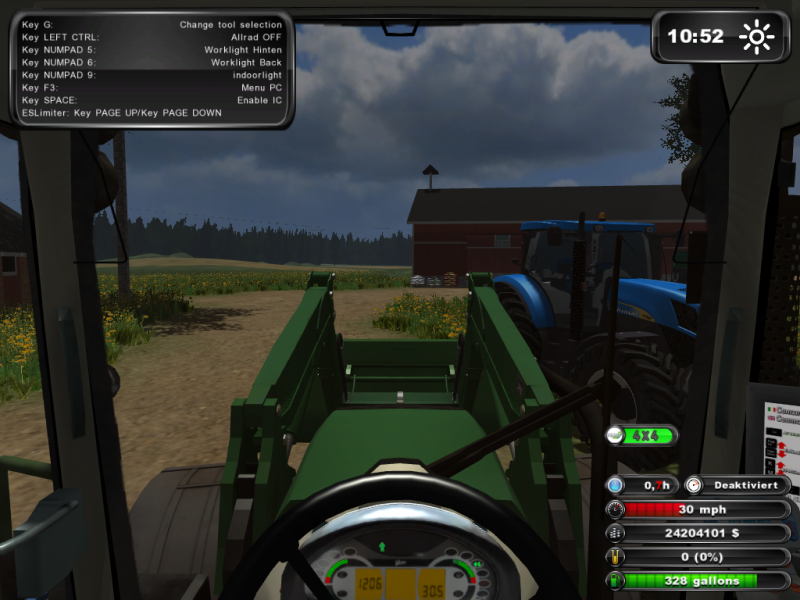This screenshot has height=600, width=800.
Task: Select the coin stack money icon
Action: (x=615, y=533)
